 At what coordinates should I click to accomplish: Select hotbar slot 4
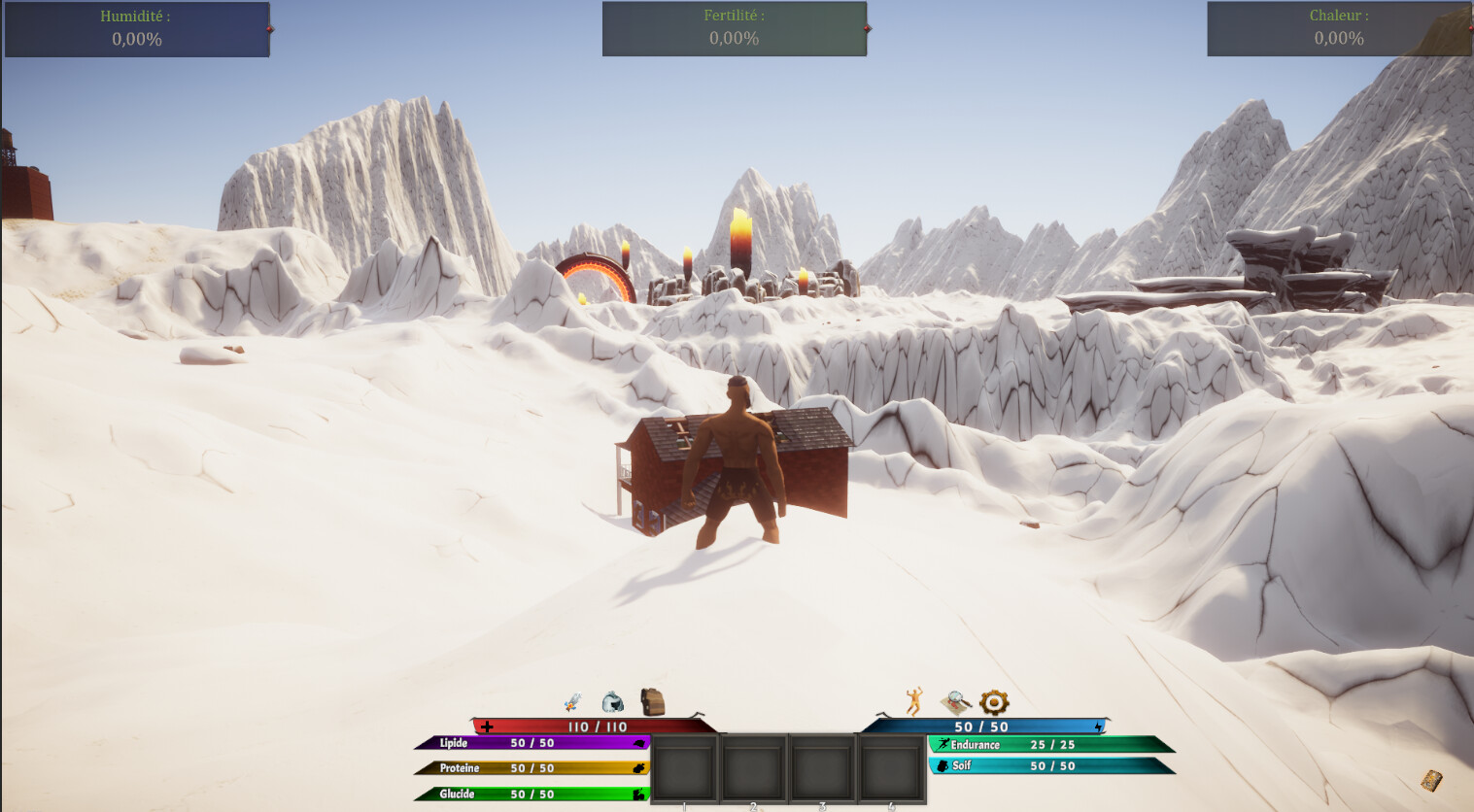click(x=892, y=767)
